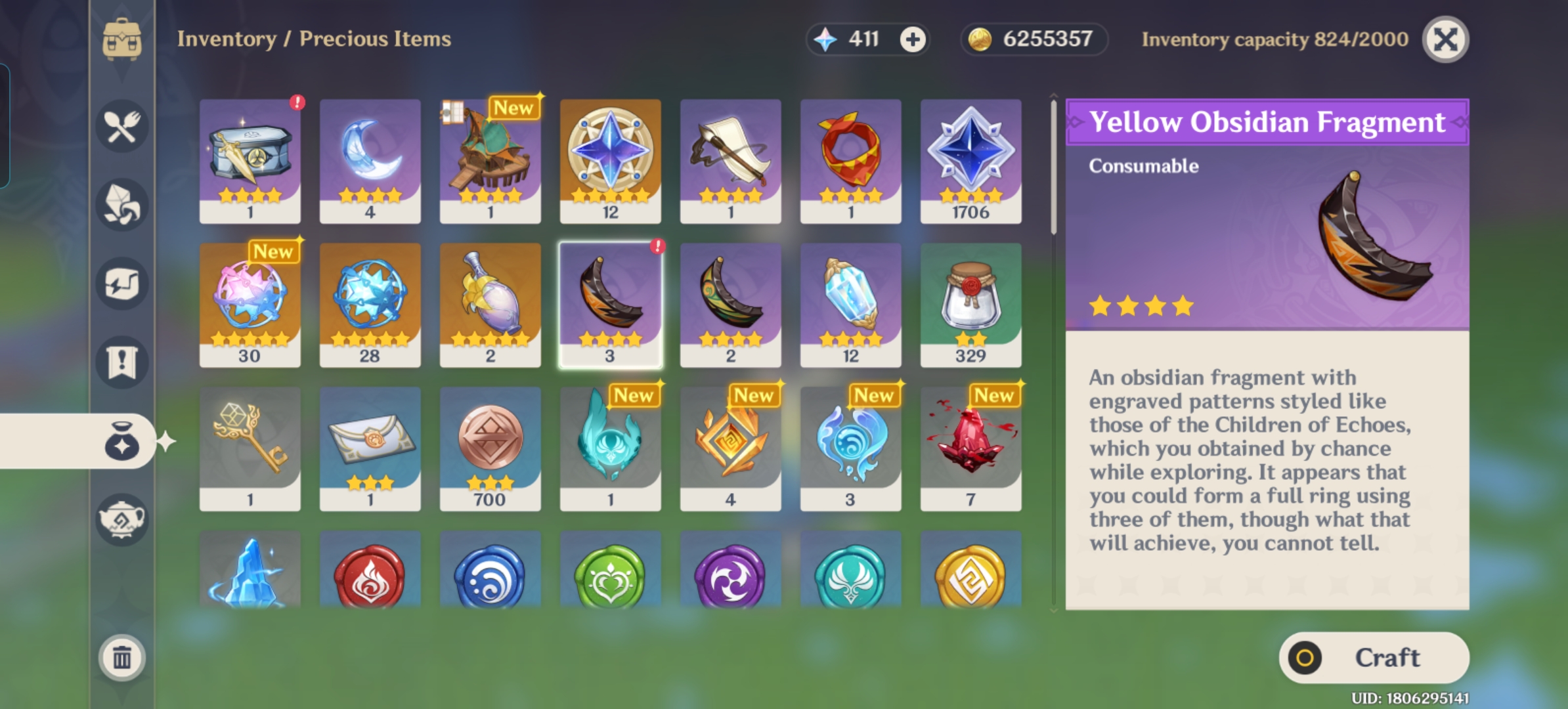Viewport: 1568px width, 709px height.
Task: Purchase Primogems via the plus button
Action: [x=913, y=39]
